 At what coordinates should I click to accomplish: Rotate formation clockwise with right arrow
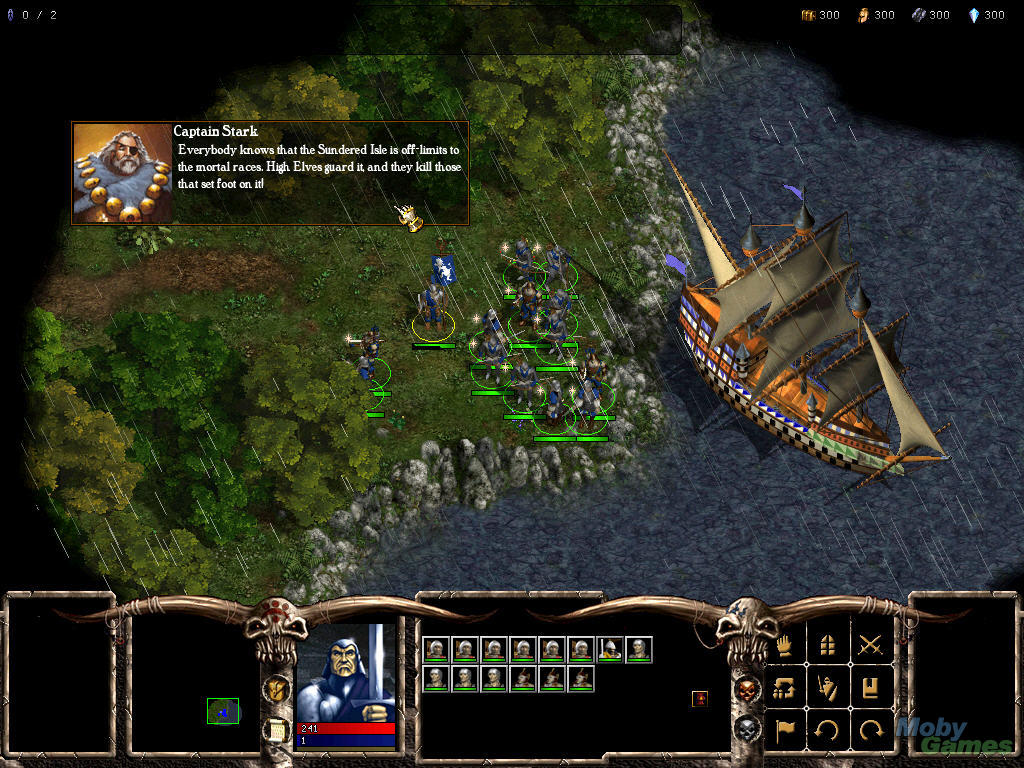click(870, 729)
